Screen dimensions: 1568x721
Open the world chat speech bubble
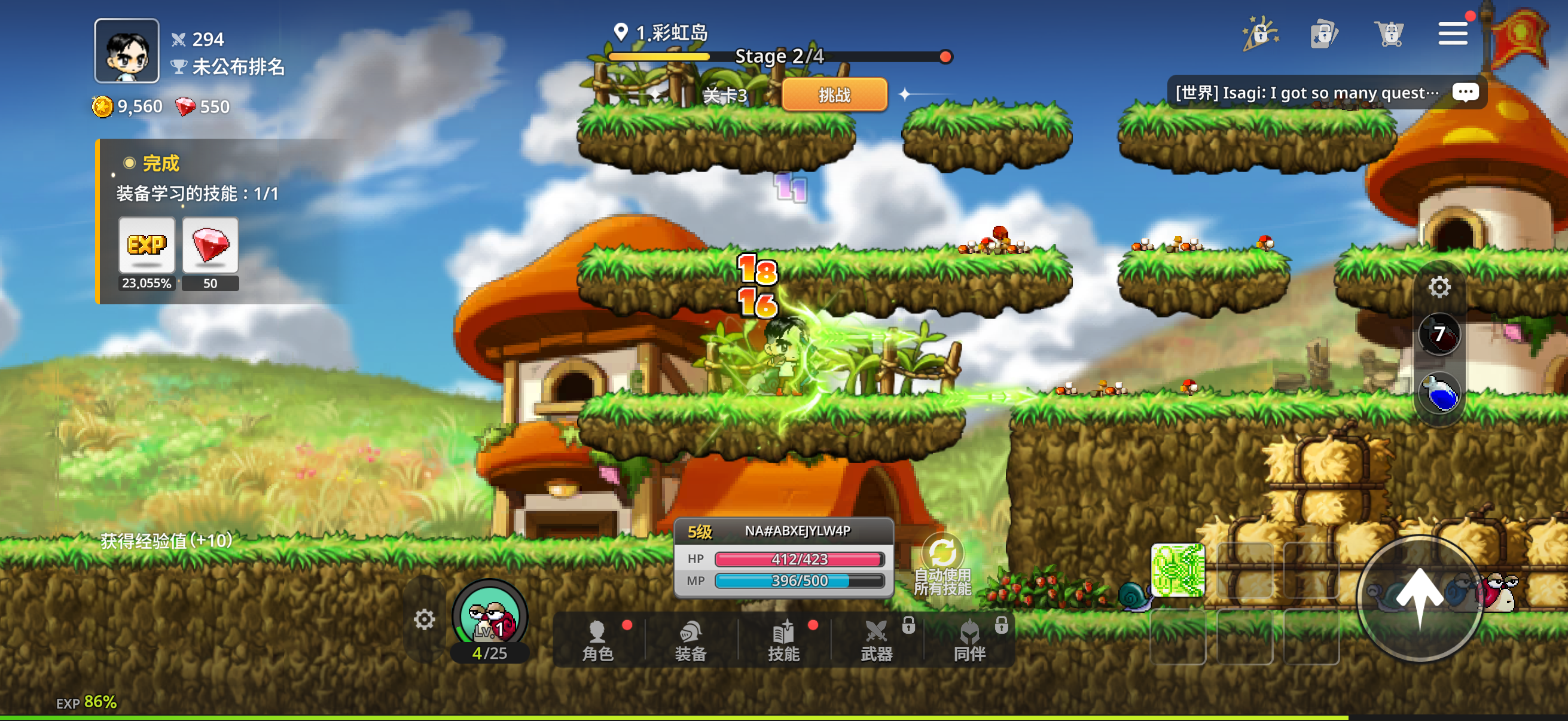click(x=1465, y=93)
